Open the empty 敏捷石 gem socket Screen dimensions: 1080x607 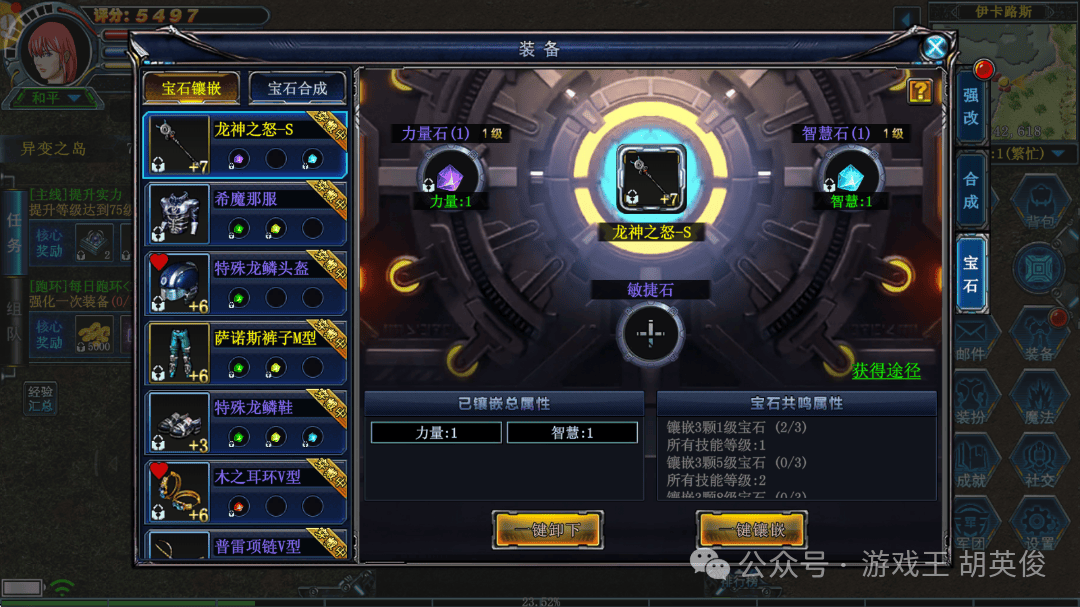coord(650,333)
